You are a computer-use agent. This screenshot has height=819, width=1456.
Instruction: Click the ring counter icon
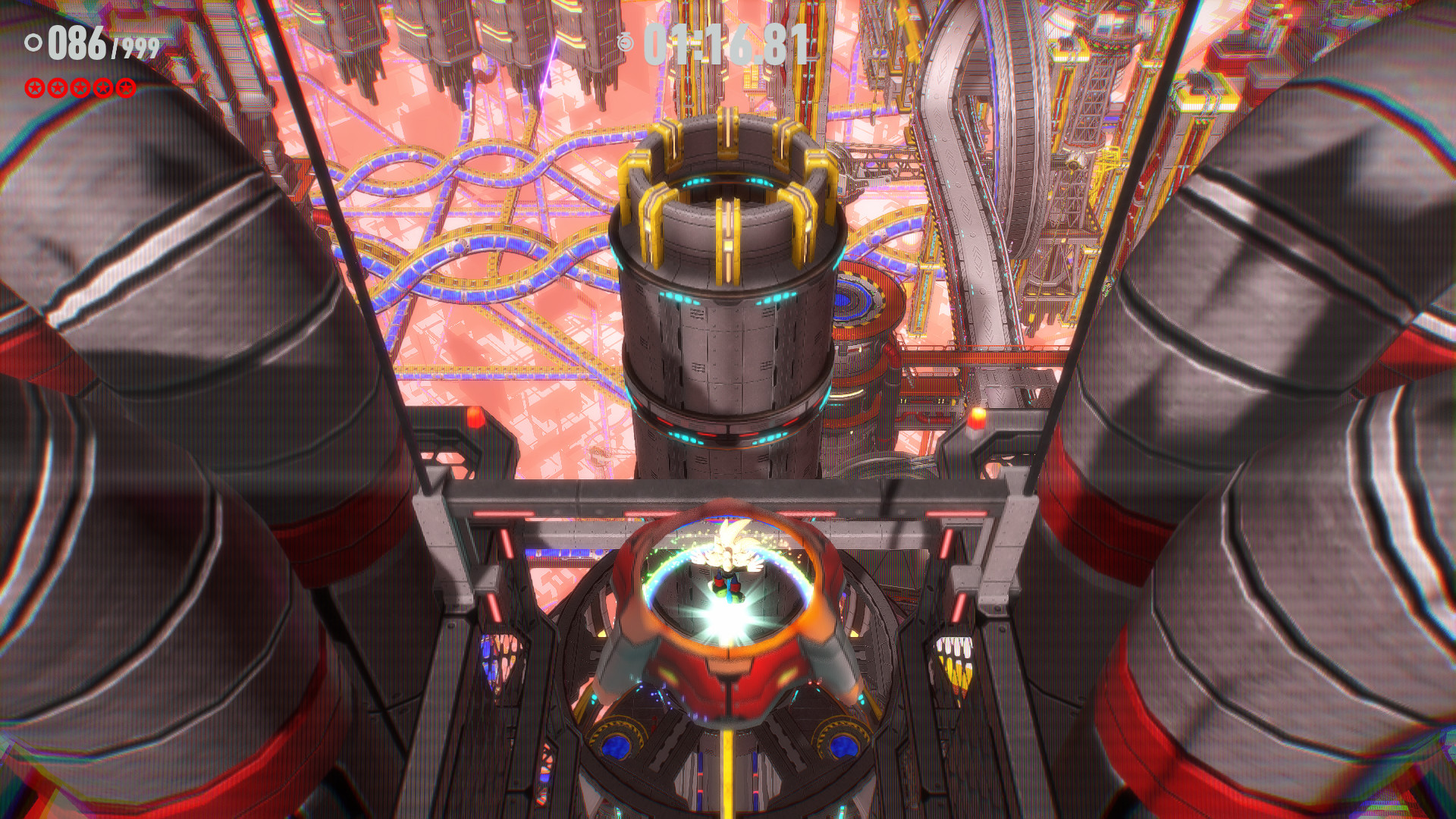click(34, 43)
